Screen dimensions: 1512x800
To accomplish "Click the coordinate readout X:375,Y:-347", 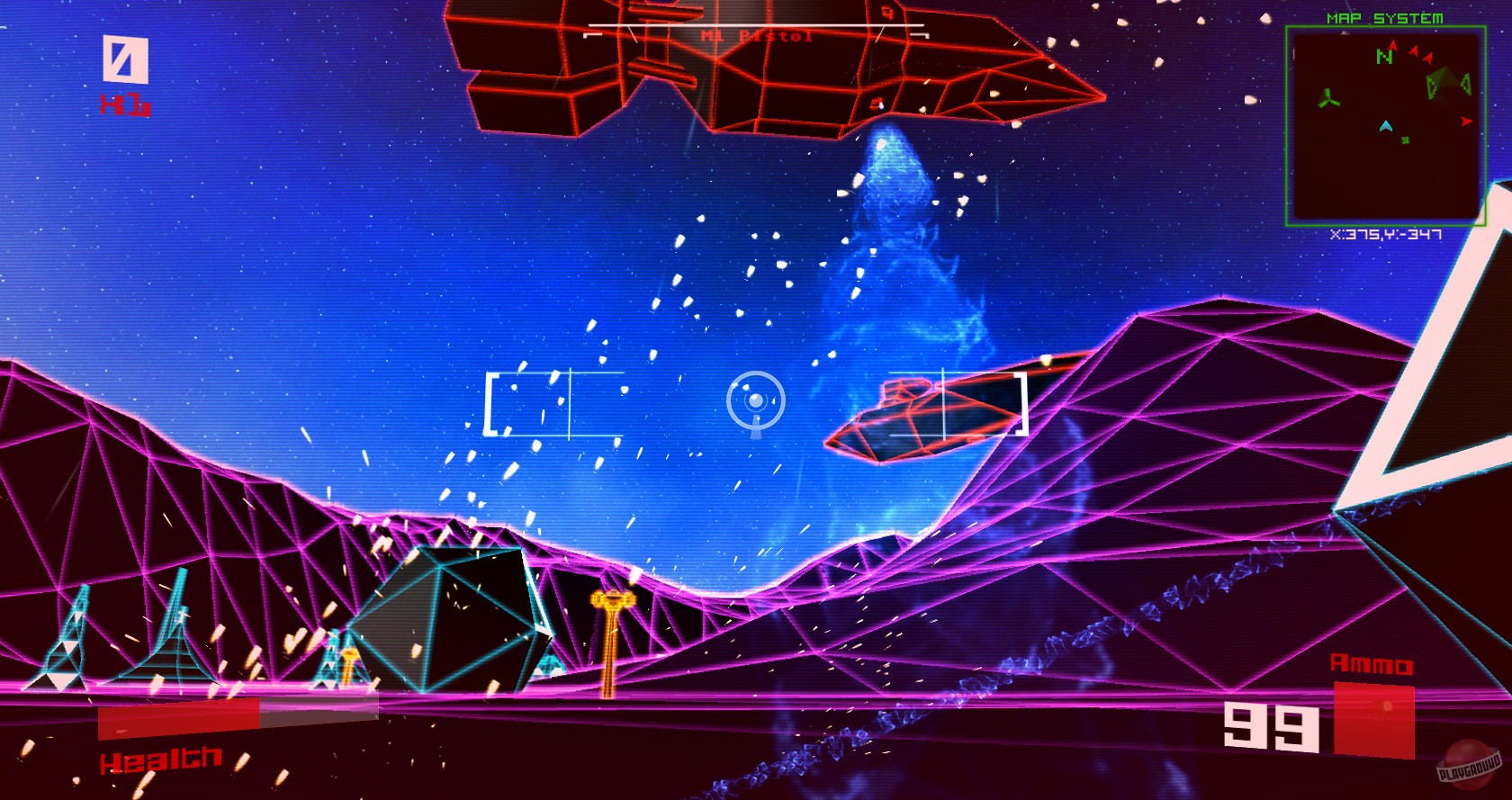I will coord(1387,235).
